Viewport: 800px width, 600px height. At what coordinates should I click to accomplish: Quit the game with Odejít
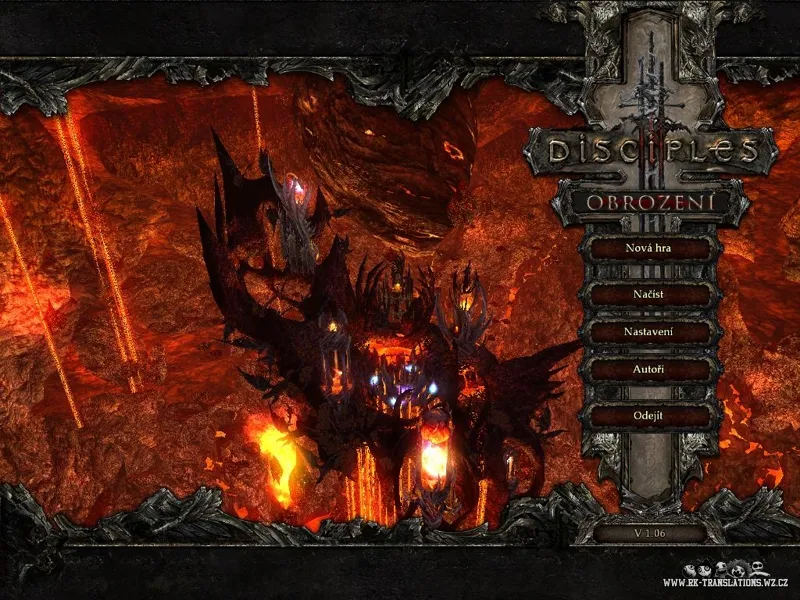click(x=649, y=415)
